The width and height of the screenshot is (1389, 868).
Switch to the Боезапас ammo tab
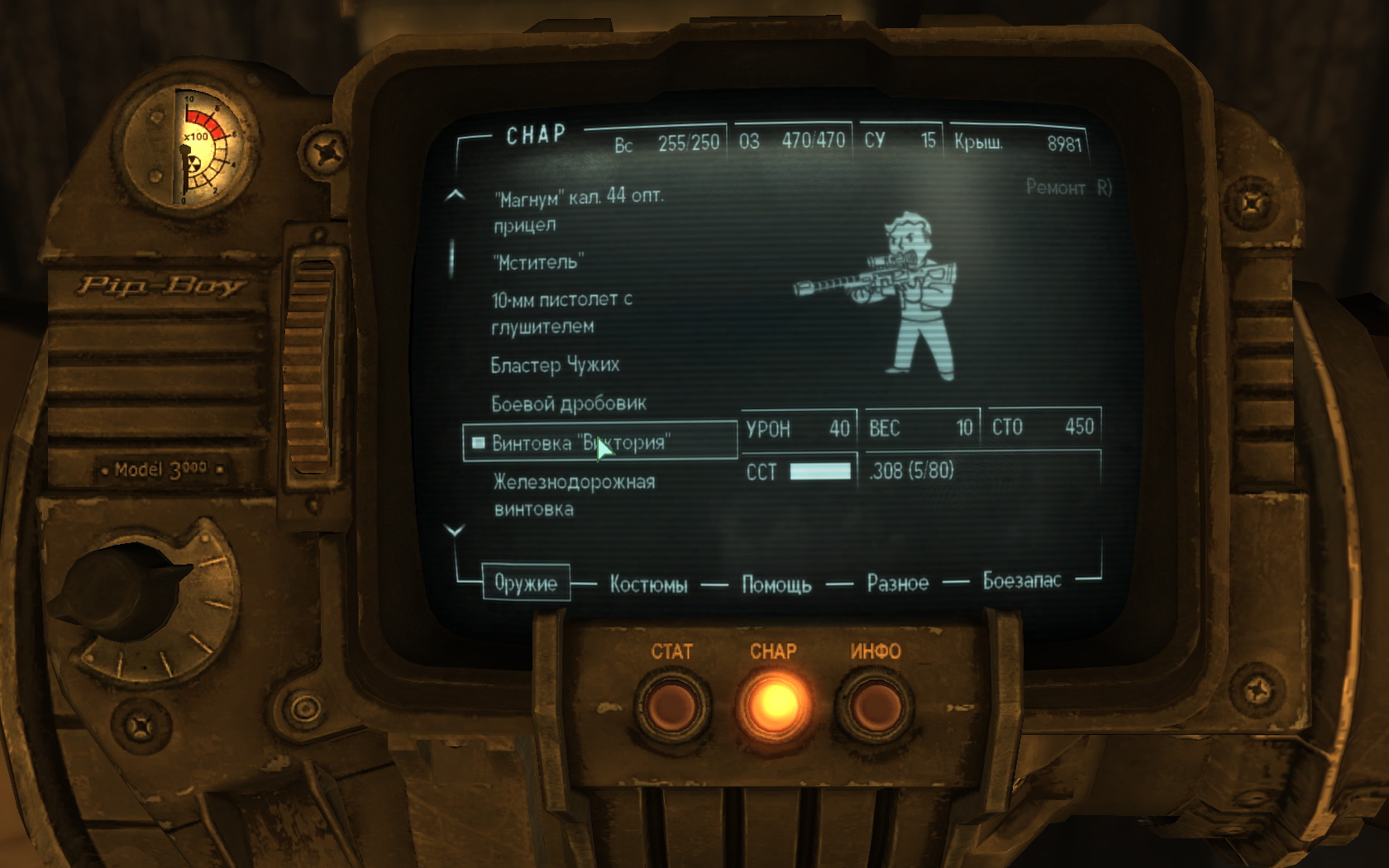coord(1021,581)
